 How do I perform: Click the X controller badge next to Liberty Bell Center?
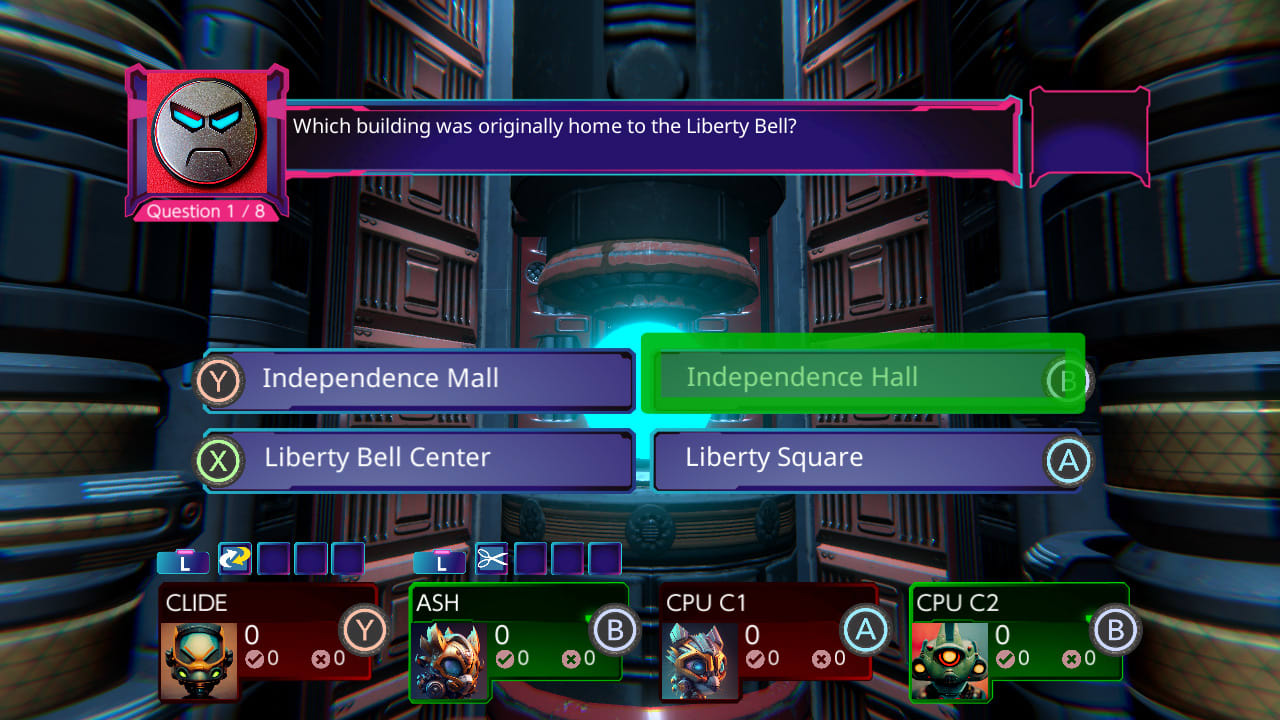click(218, 460)
